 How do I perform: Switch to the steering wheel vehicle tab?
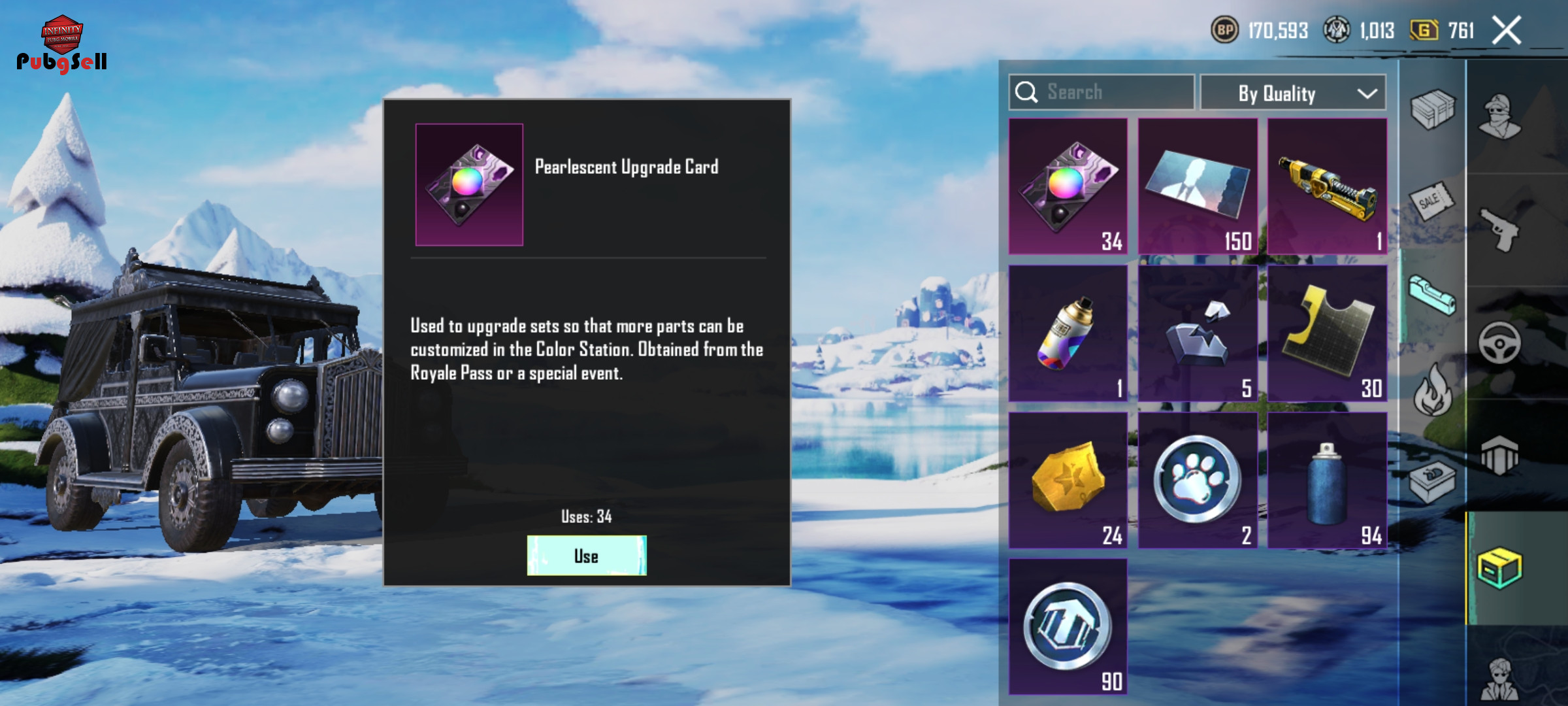pyautogui.click(x=1500, y=342)
